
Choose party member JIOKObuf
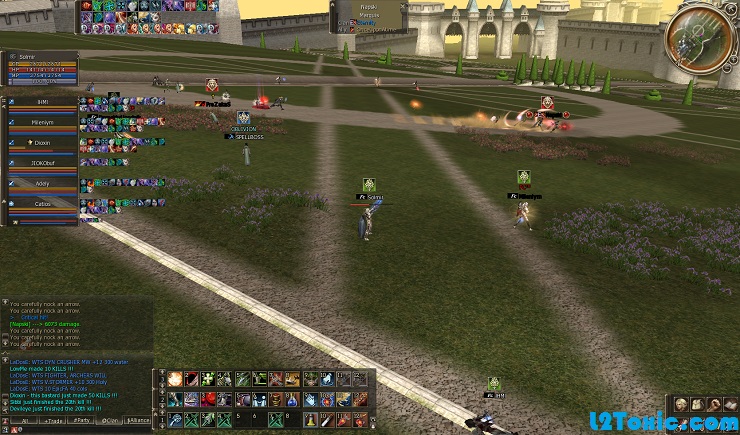44,163
